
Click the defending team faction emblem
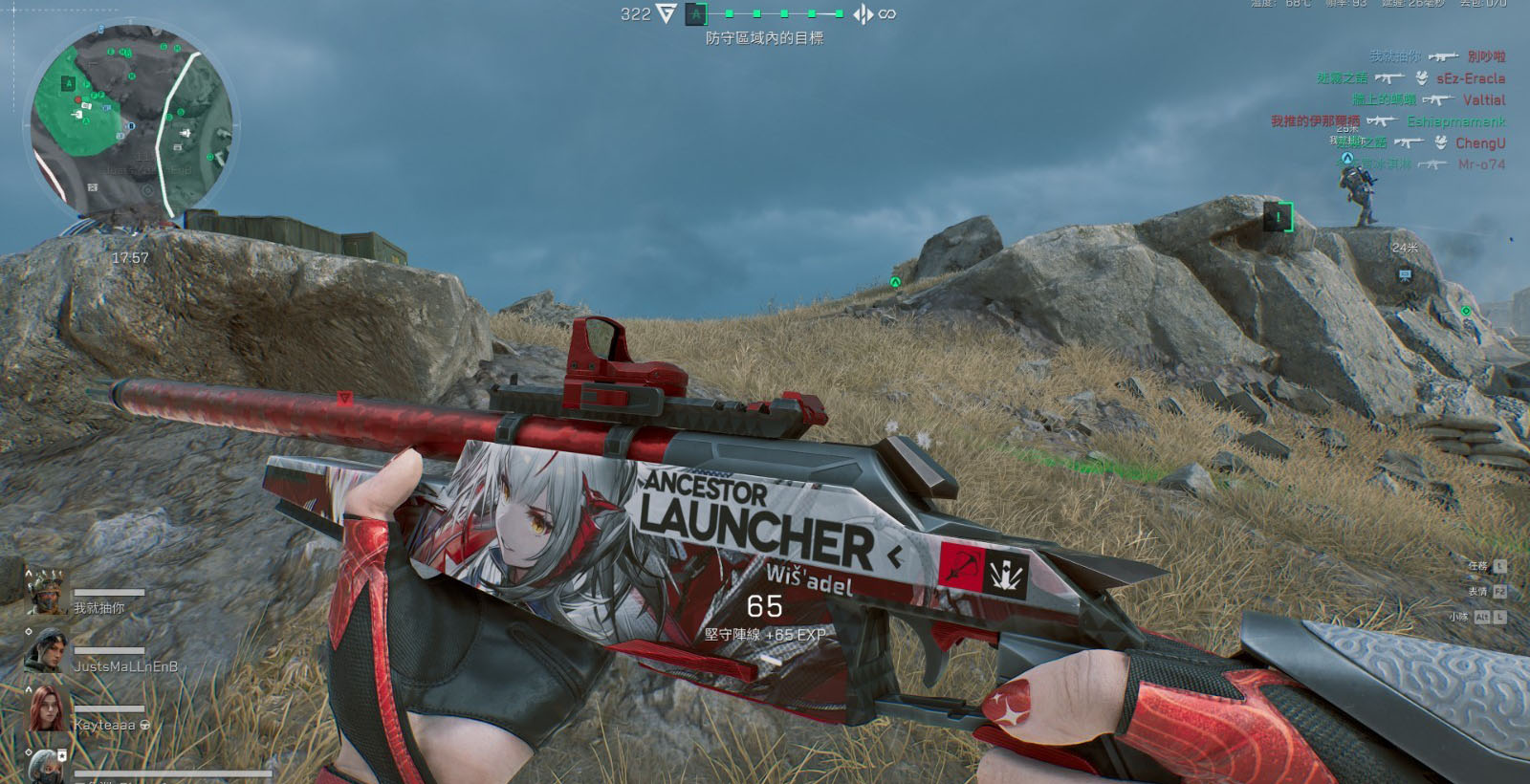point(863,14)
